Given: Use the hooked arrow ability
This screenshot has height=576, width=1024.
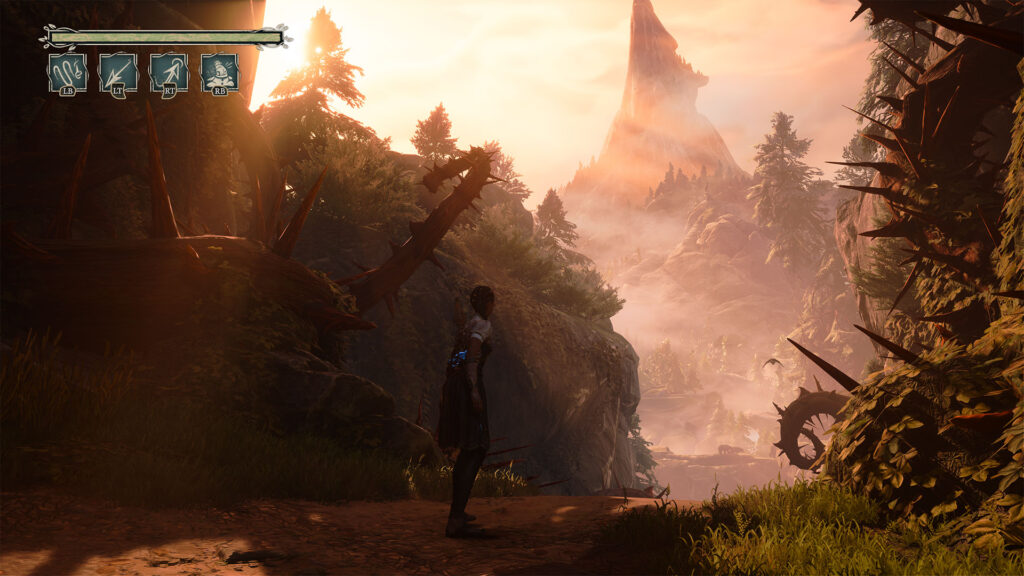Looking at the screenshot, I should pyautogui.click(x=169, y=73).
